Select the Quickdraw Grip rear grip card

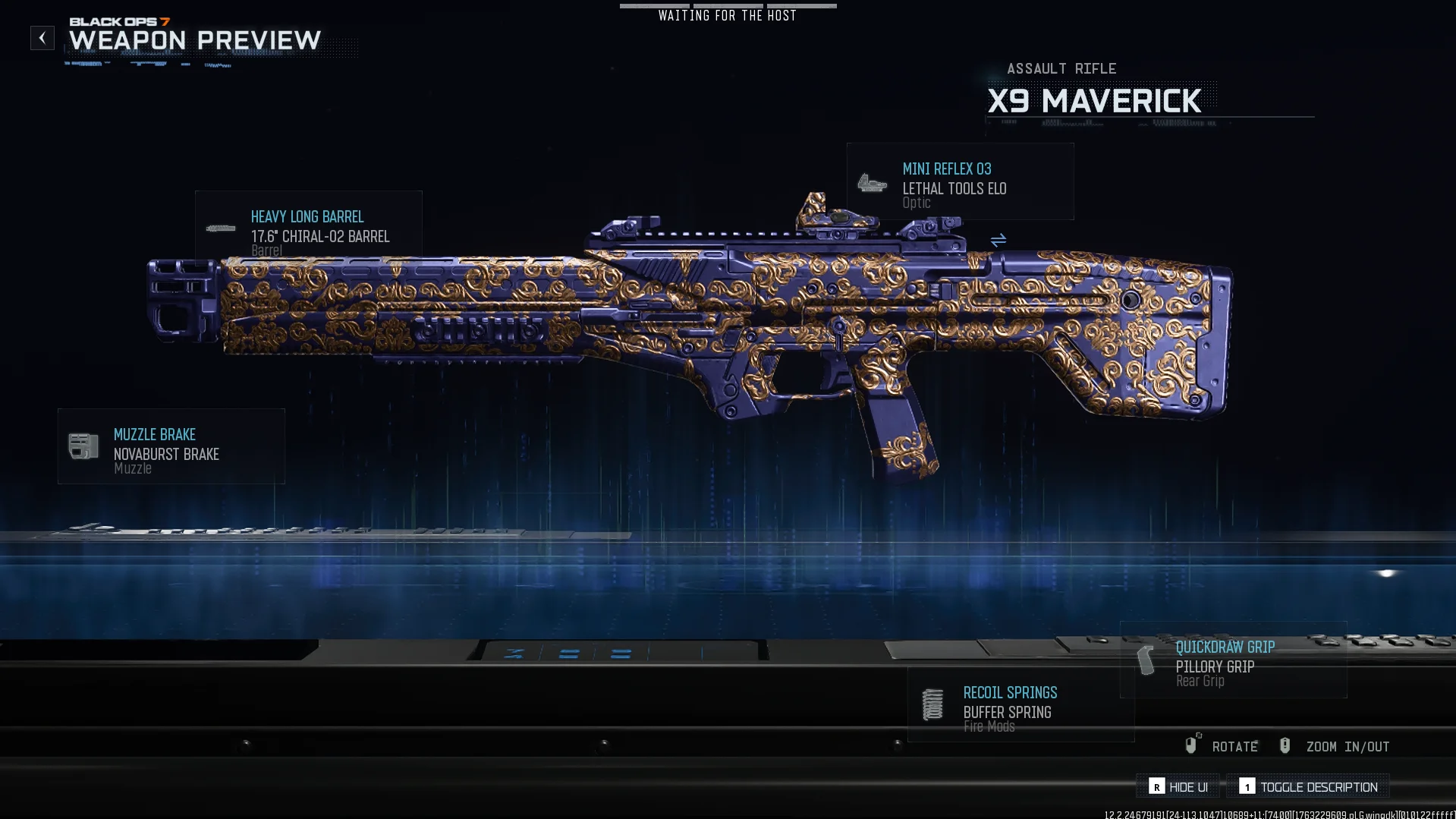1233,661
